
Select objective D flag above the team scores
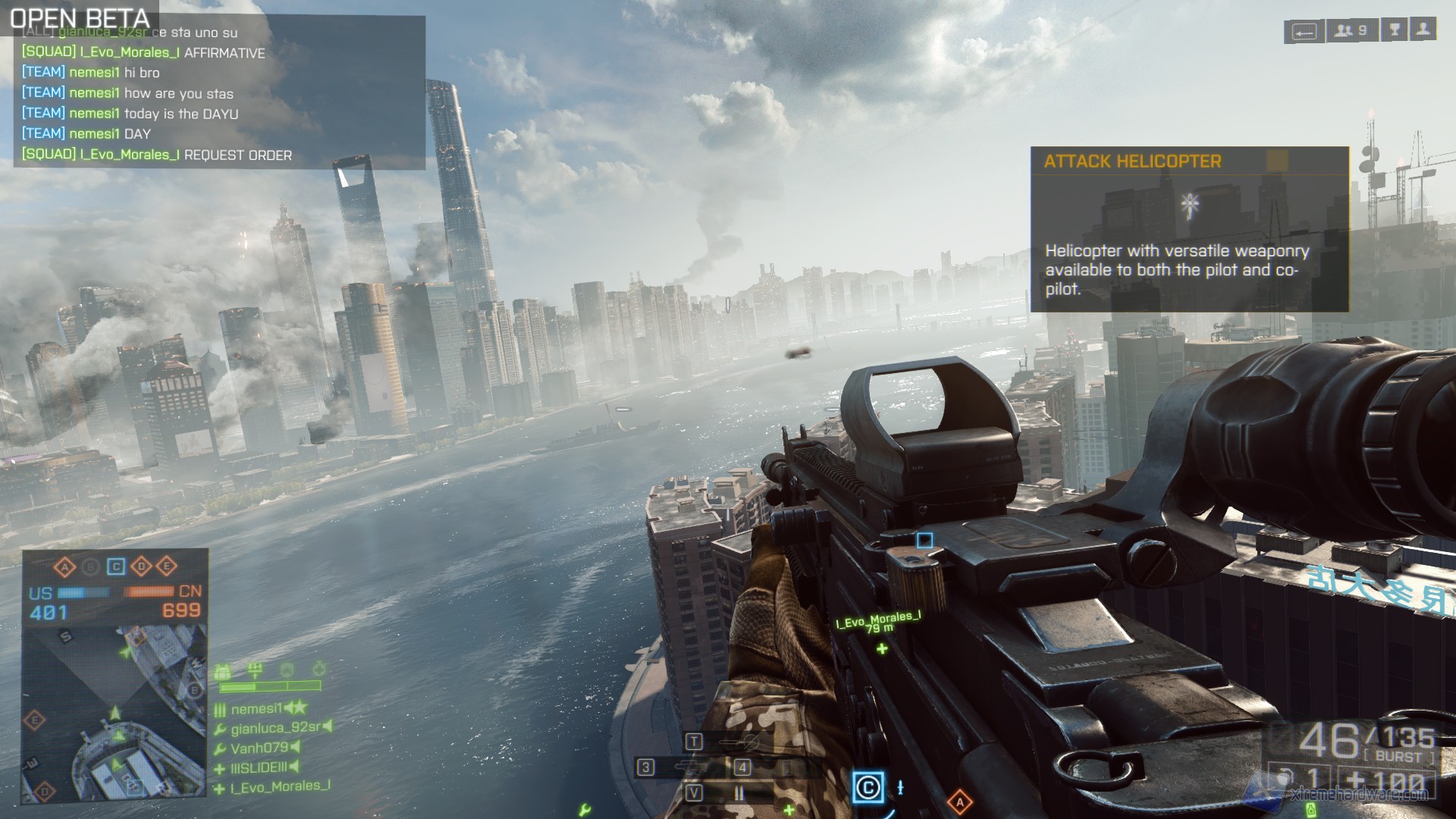(x=142, y=566)
